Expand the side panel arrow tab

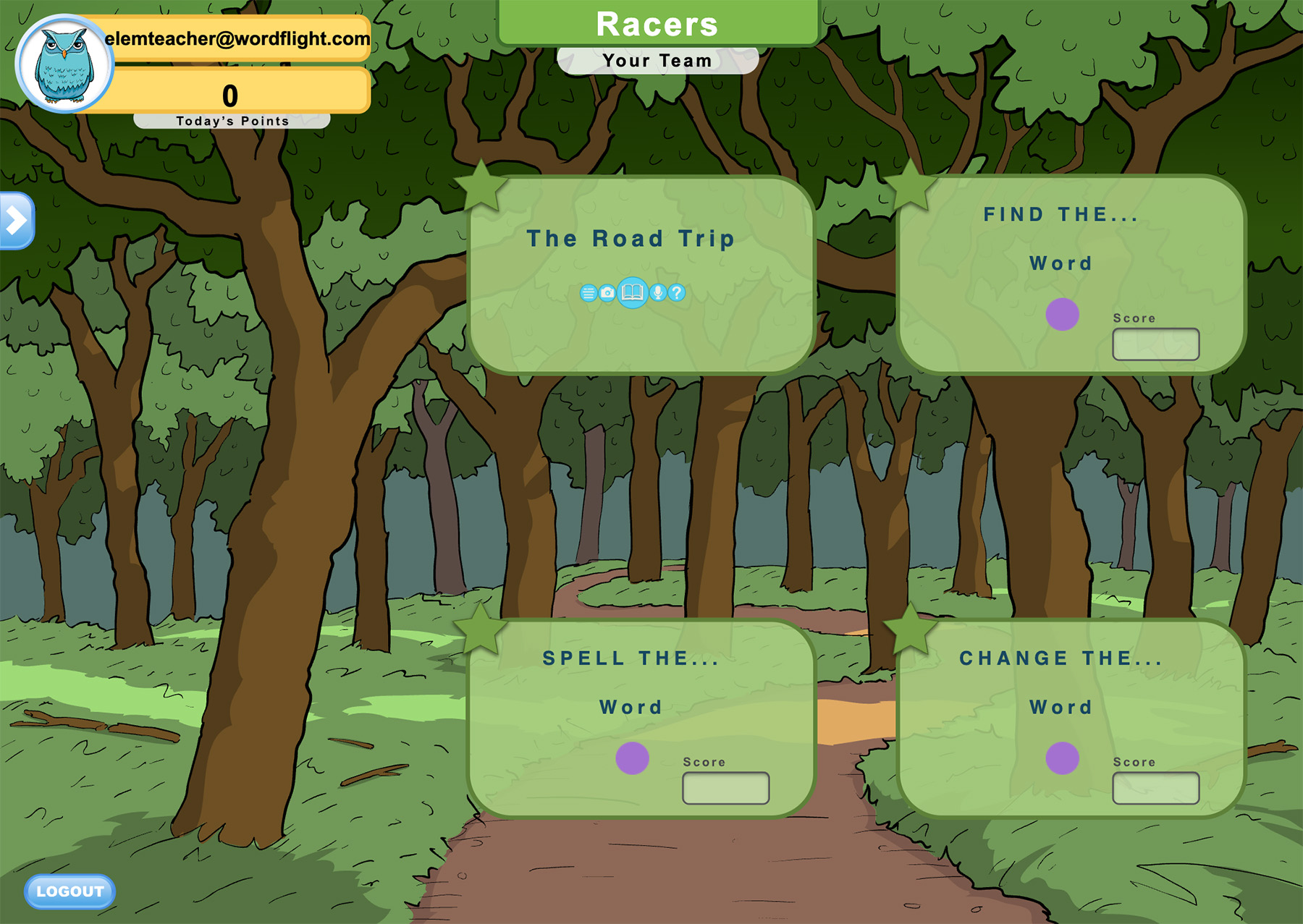click(x=16, y=221)
